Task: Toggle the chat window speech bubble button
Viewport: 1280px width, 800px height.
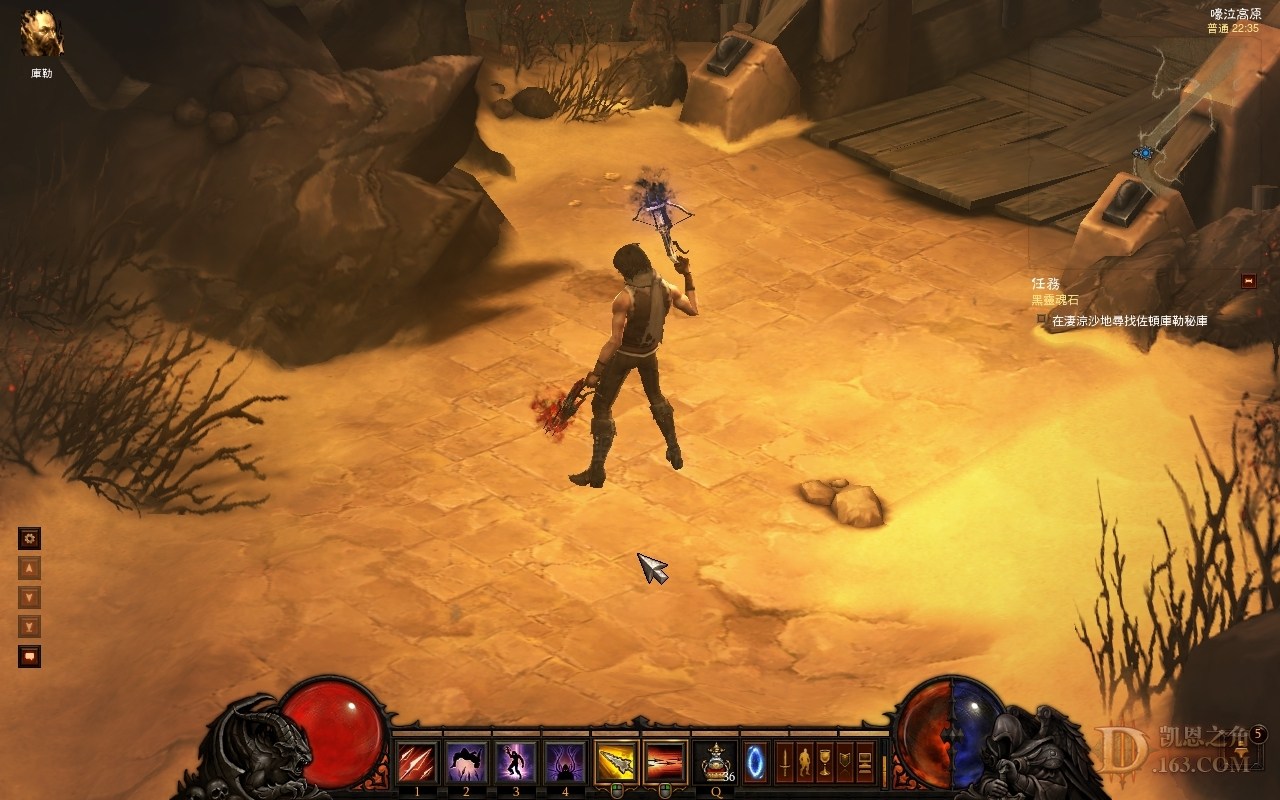Action: click(30, 657)
